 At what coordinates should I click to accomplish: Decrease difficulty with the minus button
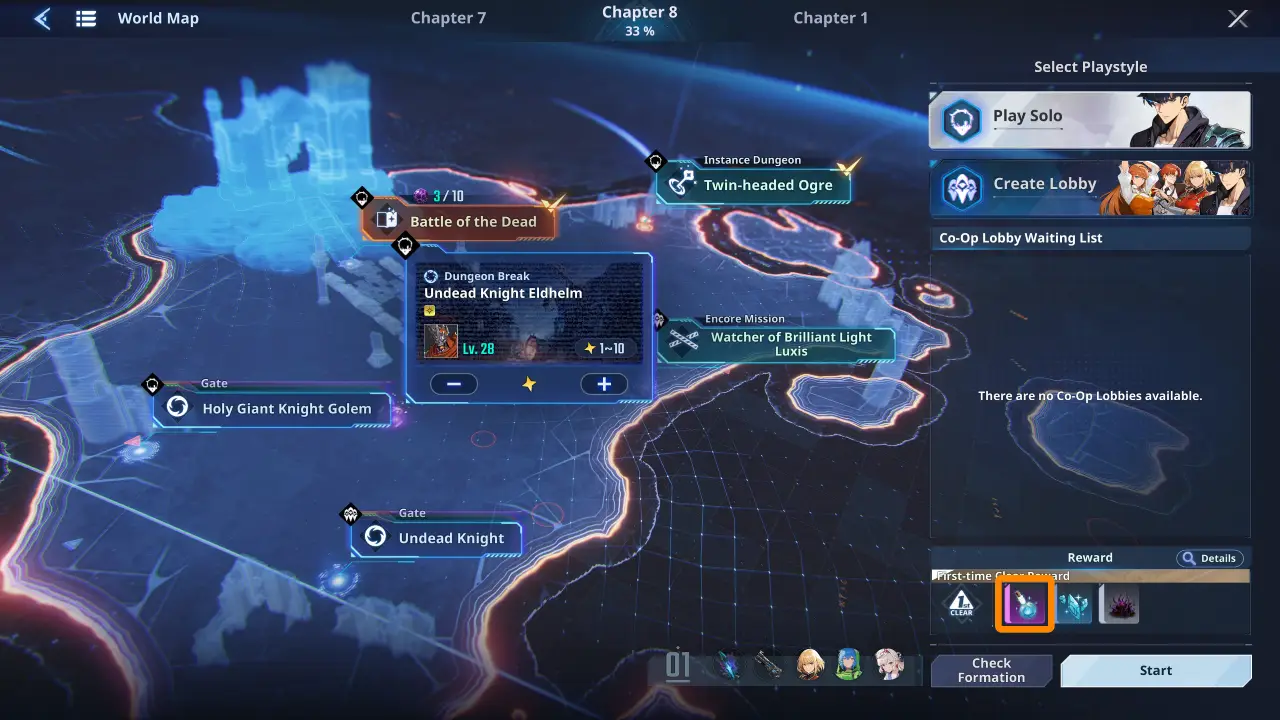(x=454, y=384)
